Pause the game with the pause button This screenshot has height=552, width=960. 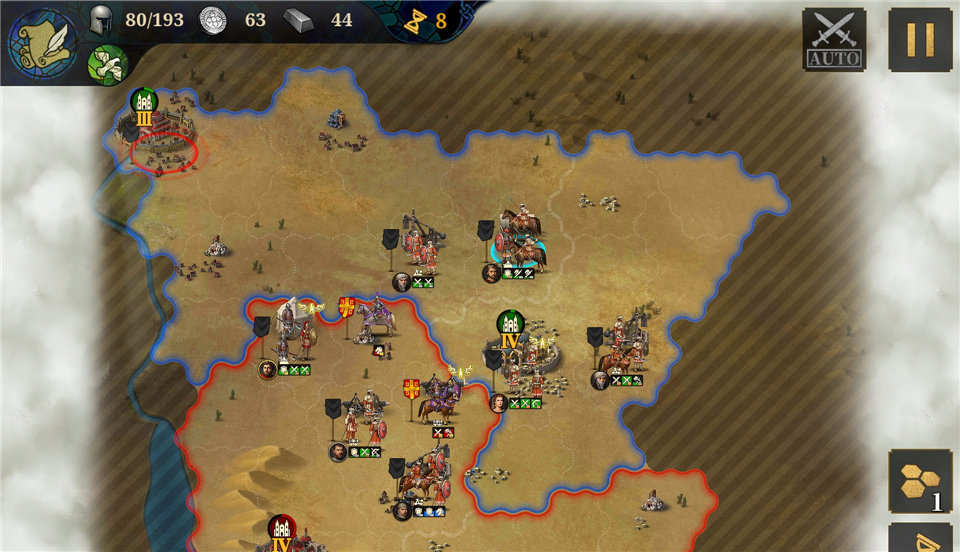coord(920,40)
